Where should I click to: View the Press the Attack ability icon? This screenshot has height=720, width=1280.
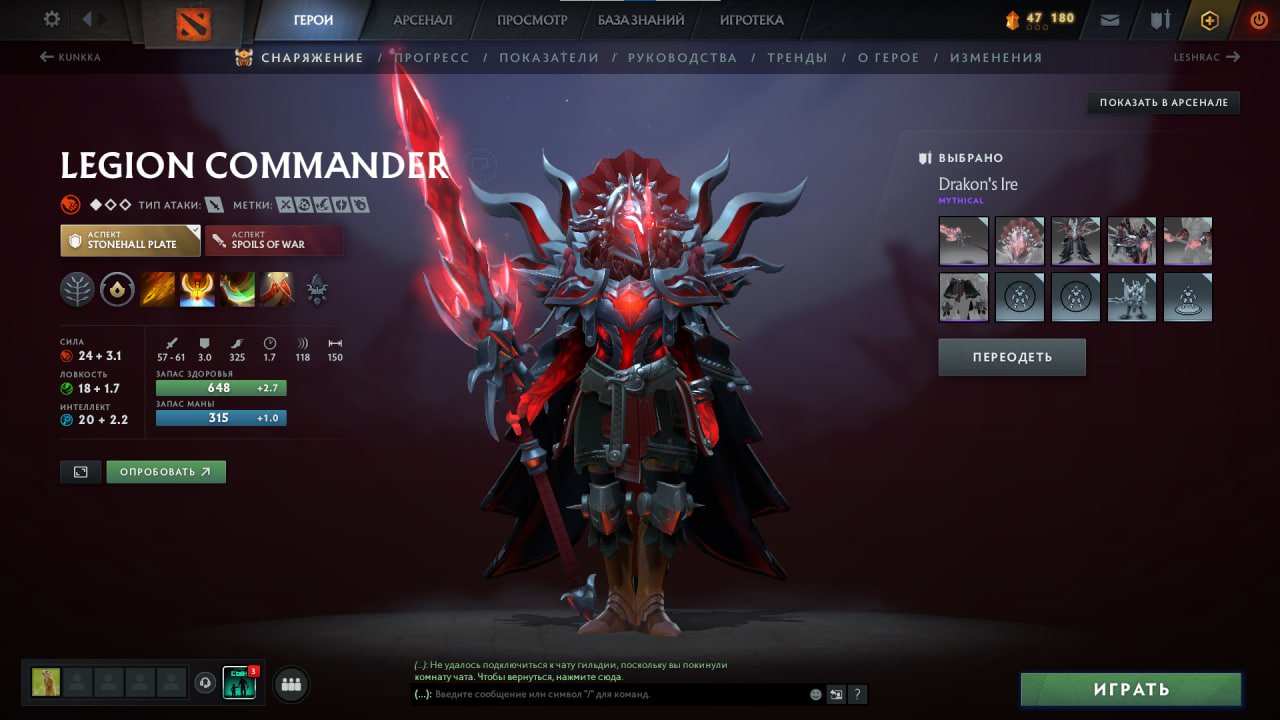[197, 290]
